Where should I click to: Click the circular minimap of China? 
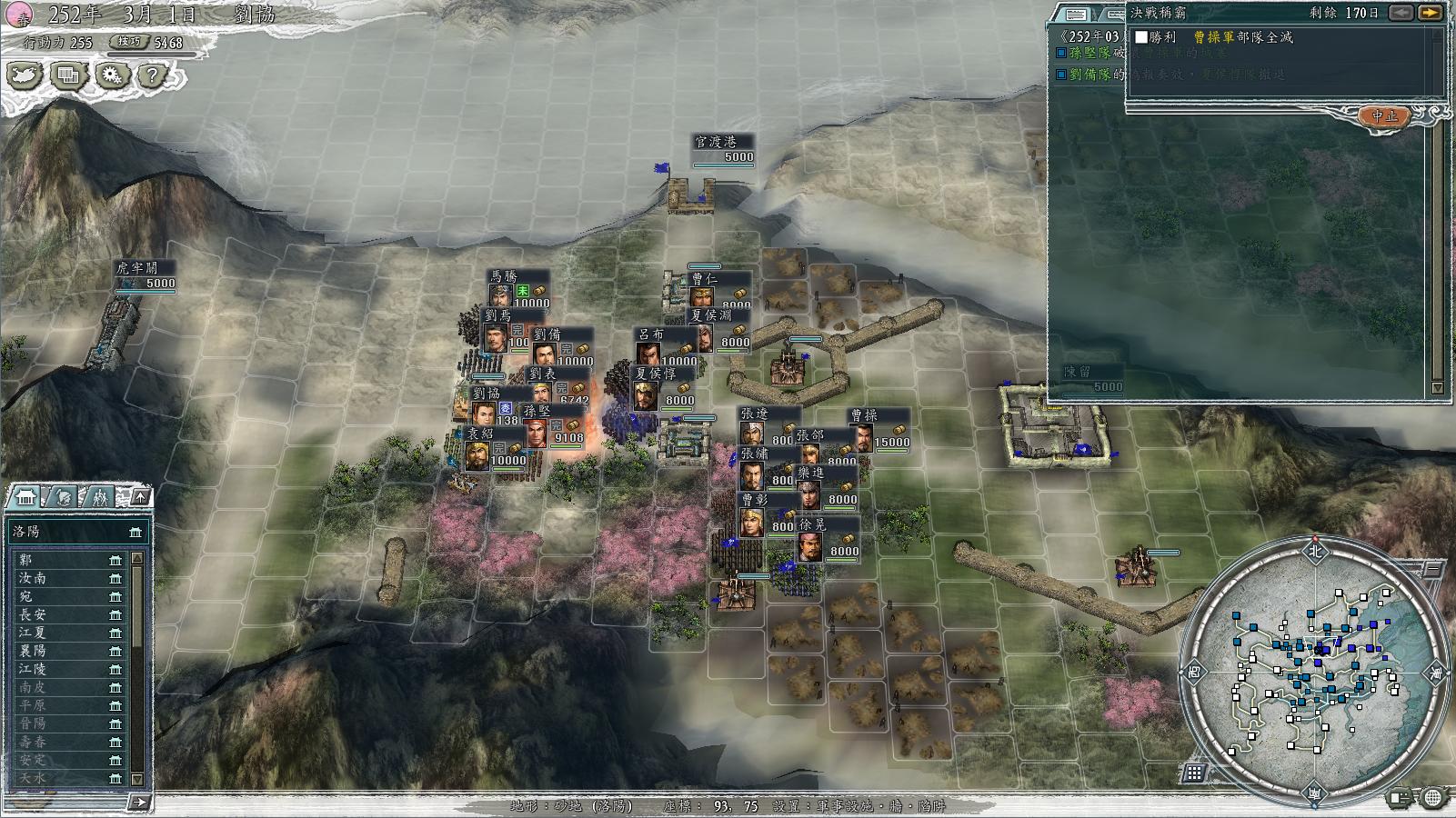click(x=1315, y=669)
